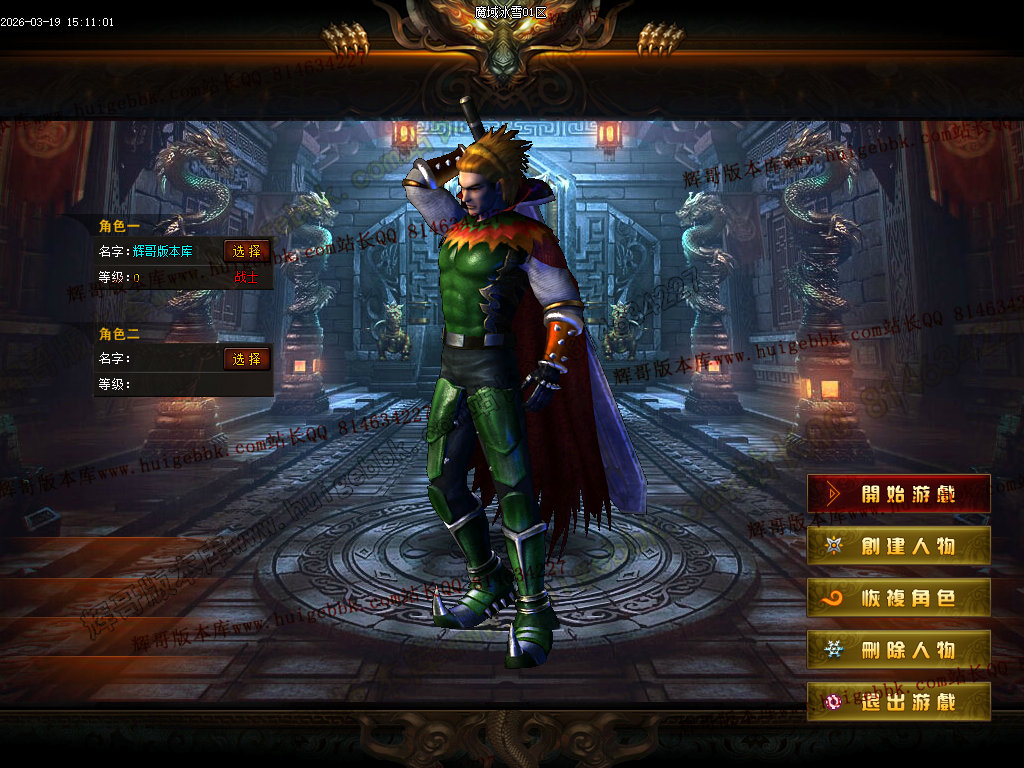Open 創建人物 create character

point(898,546)
